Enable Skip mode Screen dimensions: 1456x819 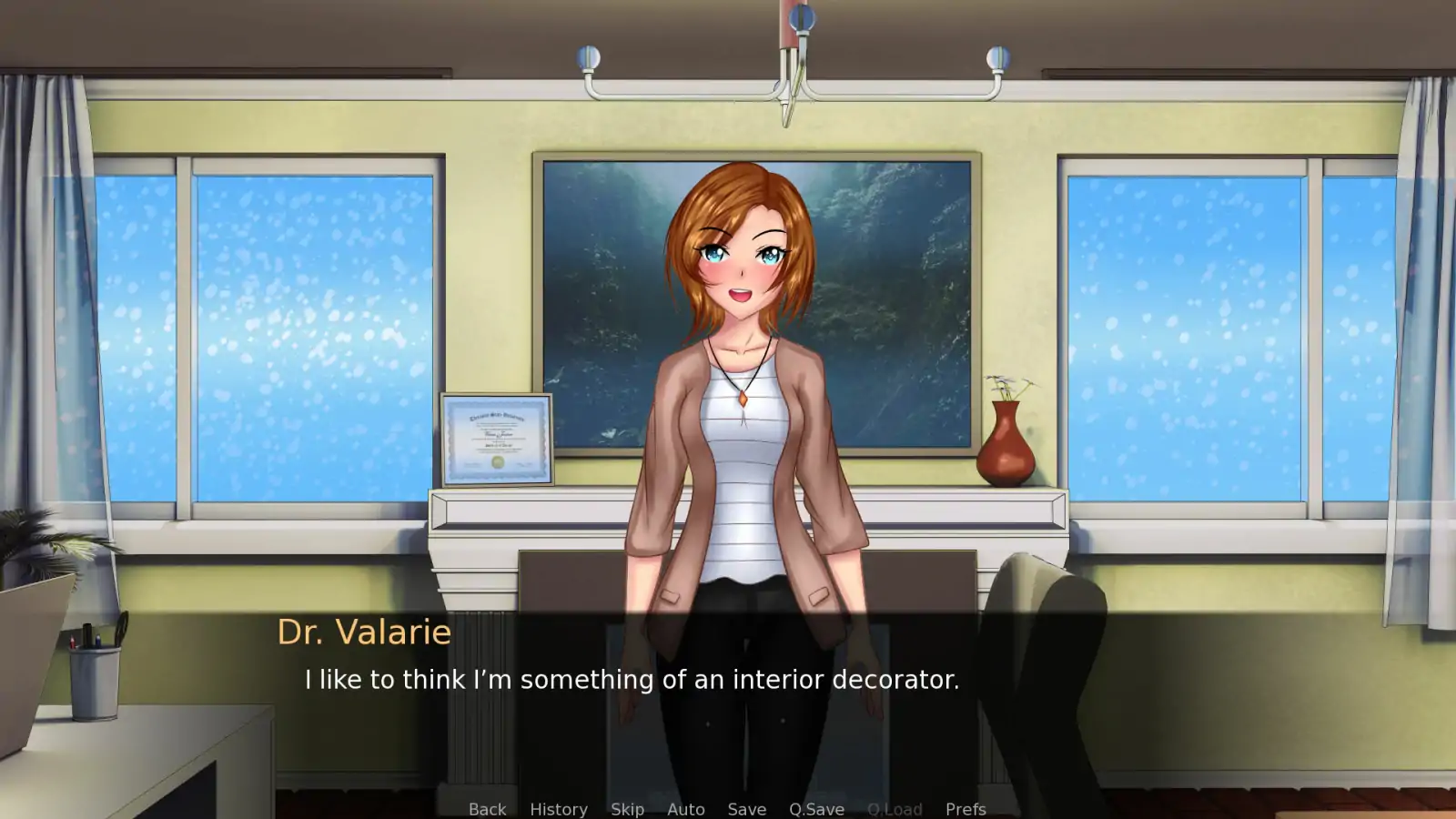point(628,808)
